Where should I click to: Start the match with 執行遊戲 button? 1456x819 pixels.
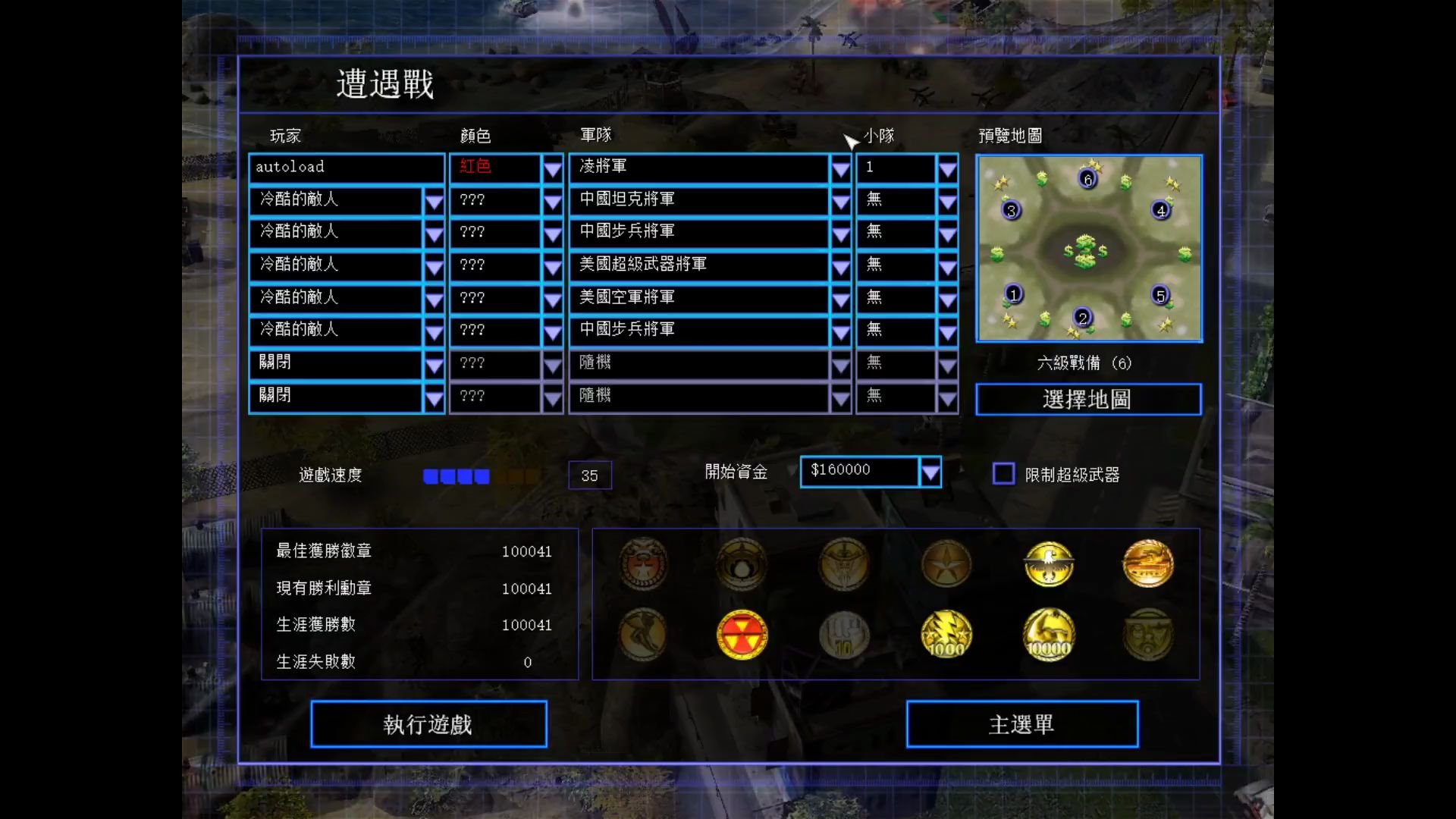click(x=428, y=724)
